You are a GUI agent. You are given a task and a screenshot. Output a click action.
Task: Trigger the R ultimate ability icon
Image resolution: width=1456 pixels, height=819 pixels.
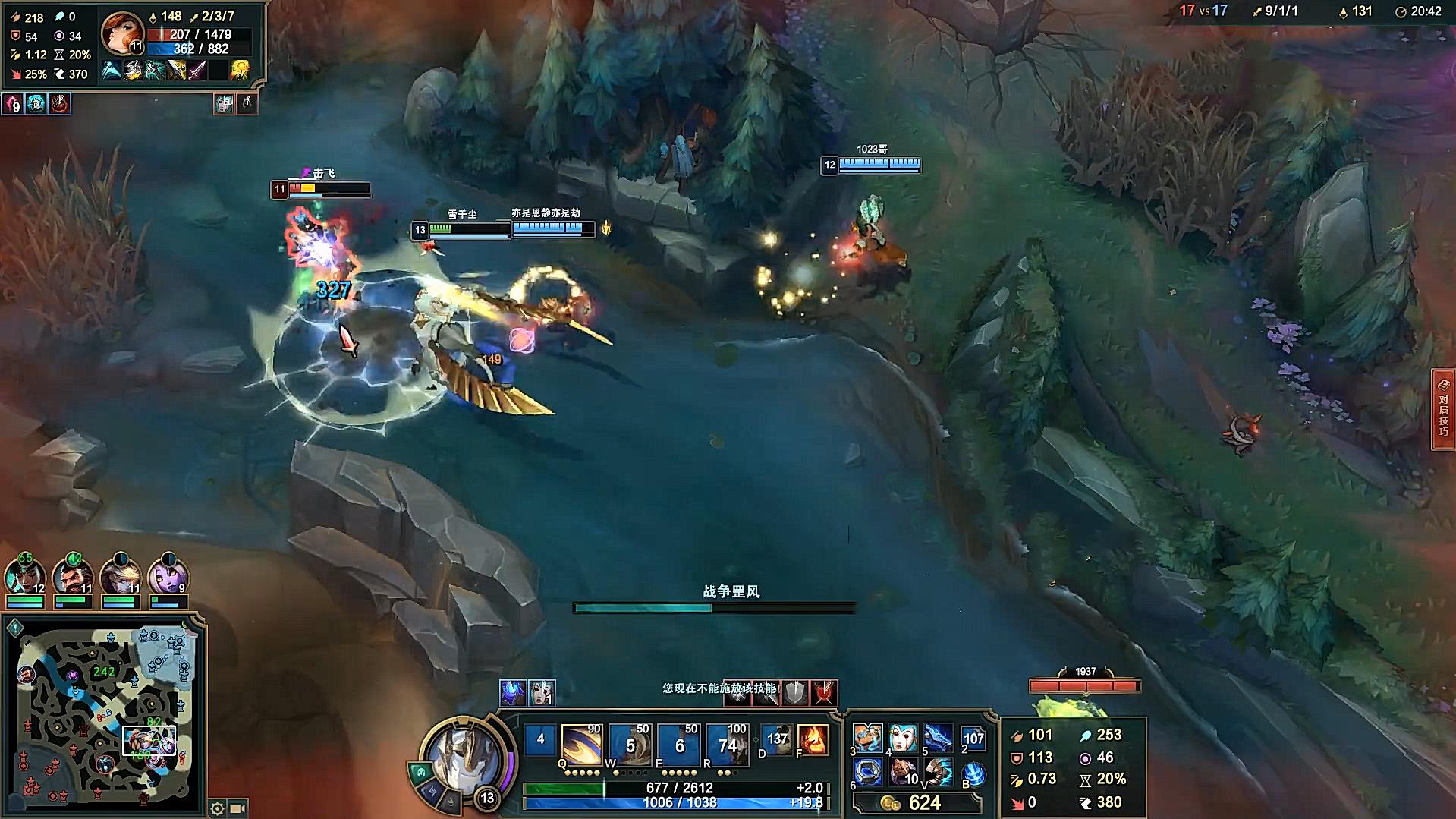tap(727, 744)
